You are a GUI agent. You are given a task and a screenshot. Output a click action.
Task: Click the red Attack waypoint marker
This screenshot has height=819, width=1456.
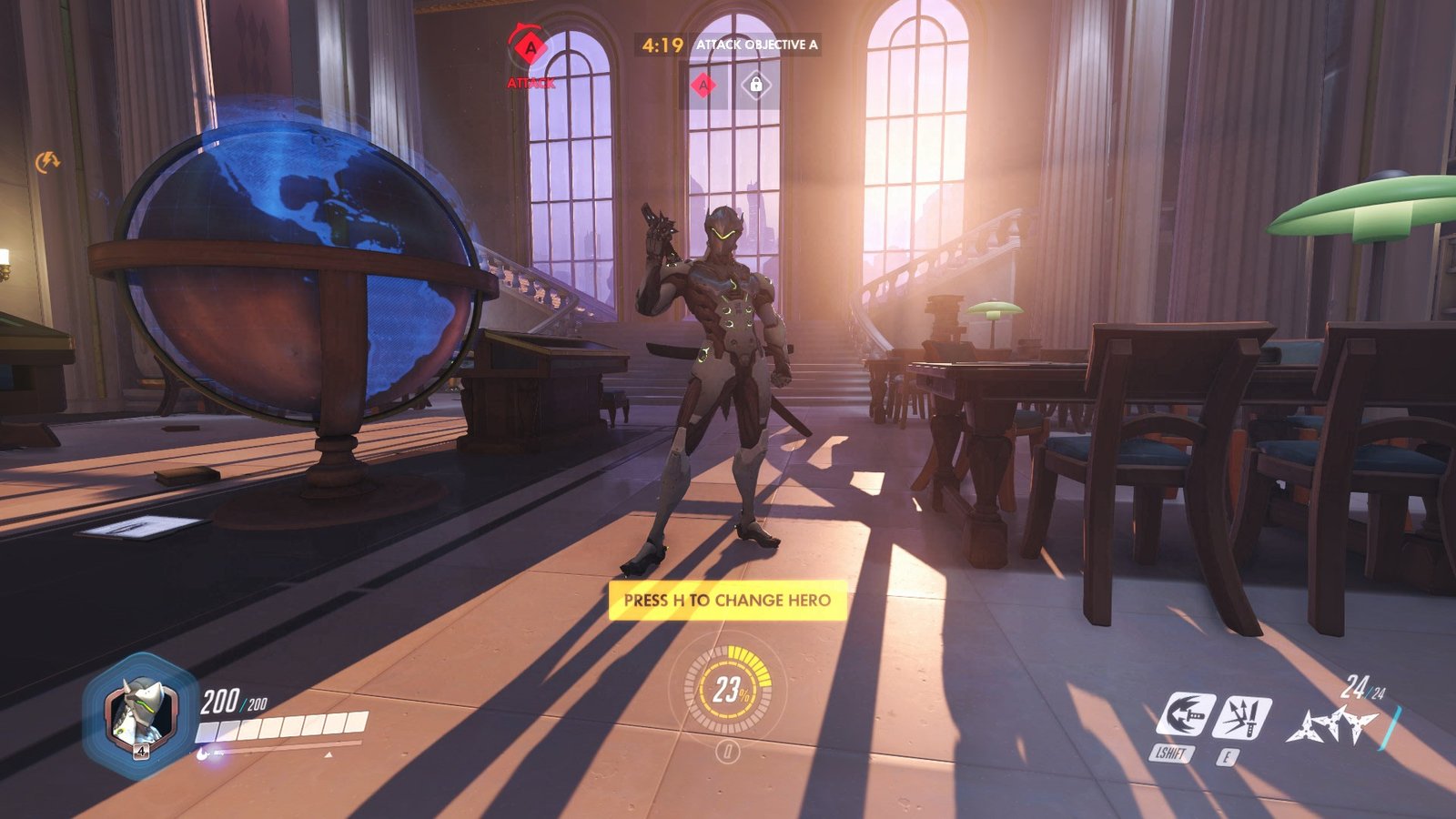pos(530,46)
